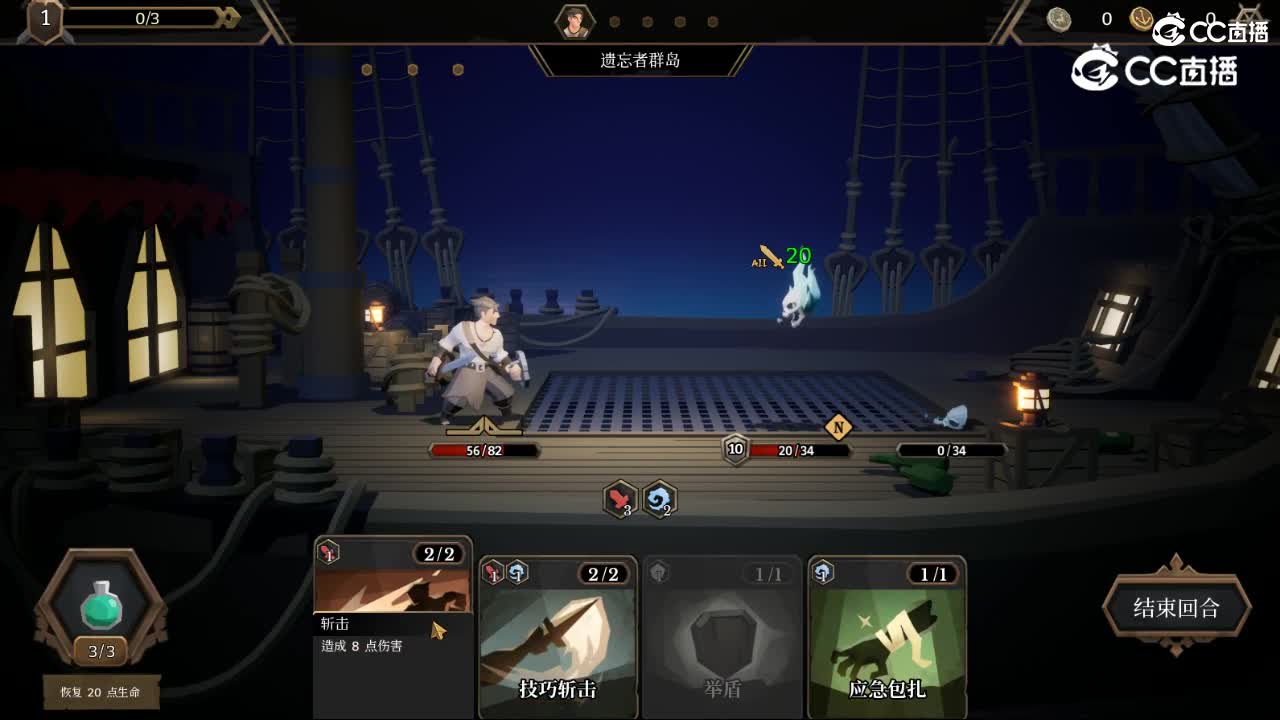Image resolution: width=1280 pixels, height=720 pixels.
Task: Select the greyed-out 举盾 shield card
Action: [x=722, y=640]
